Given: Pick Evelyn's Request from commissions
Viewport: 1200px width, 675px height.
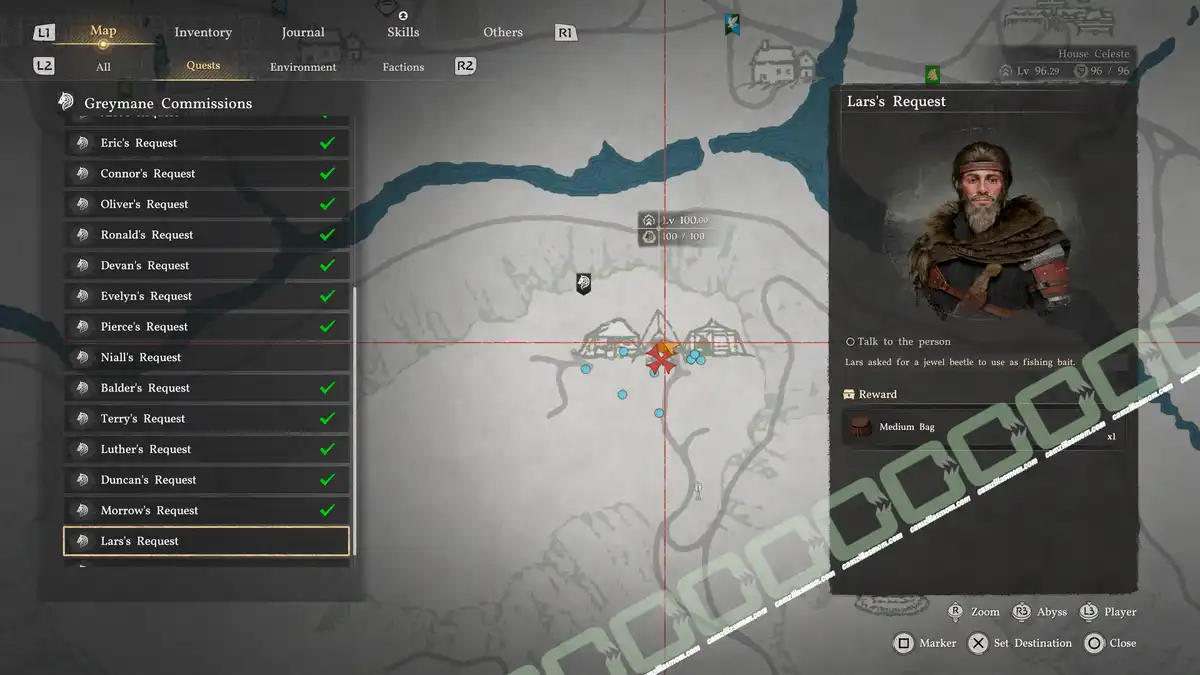Looking at the screenshot, I should [207, 296].
